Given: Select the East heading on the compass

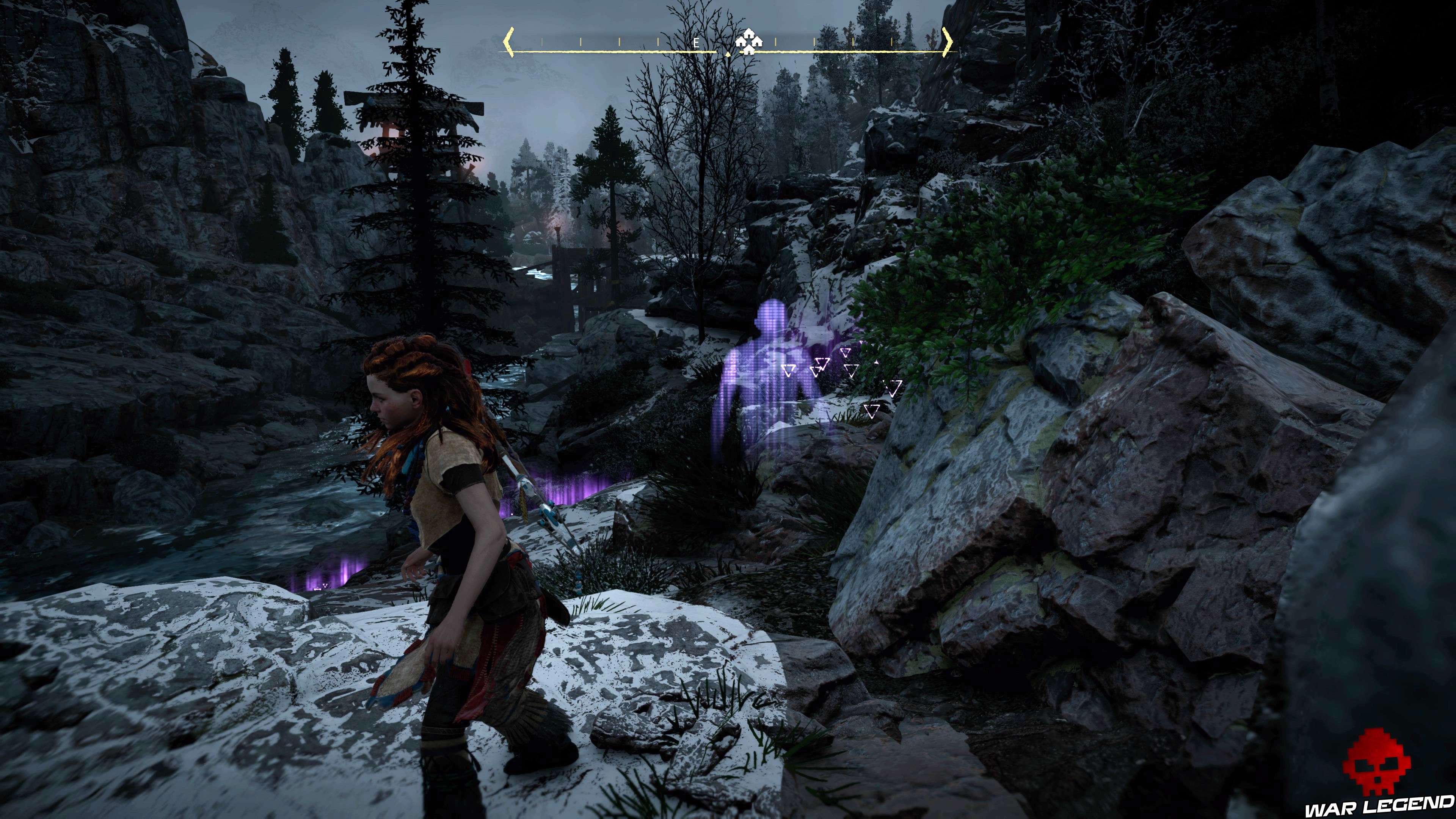Looking at the screenshot, I should coord(697,42).
